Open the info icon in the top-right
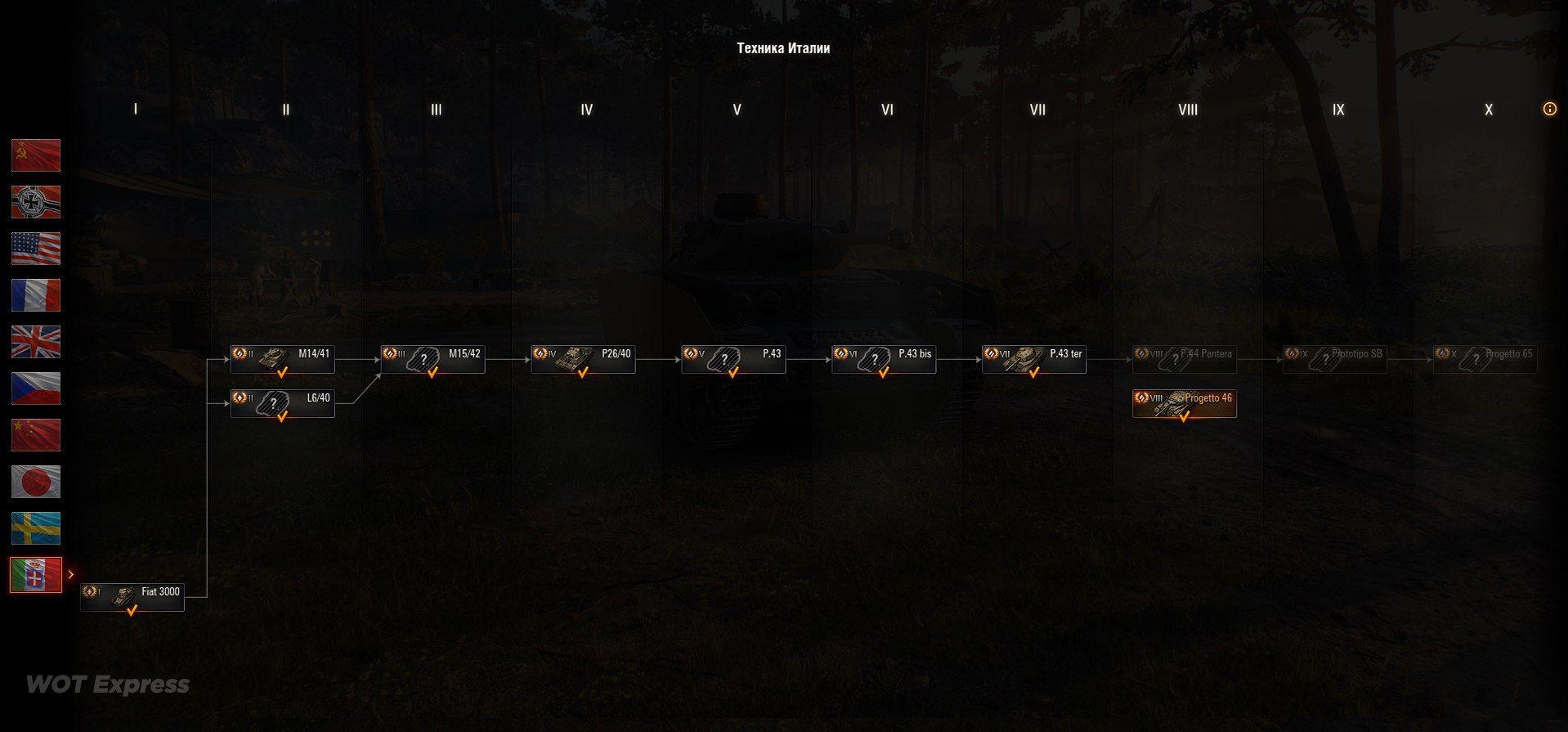 pos(1549,109)
